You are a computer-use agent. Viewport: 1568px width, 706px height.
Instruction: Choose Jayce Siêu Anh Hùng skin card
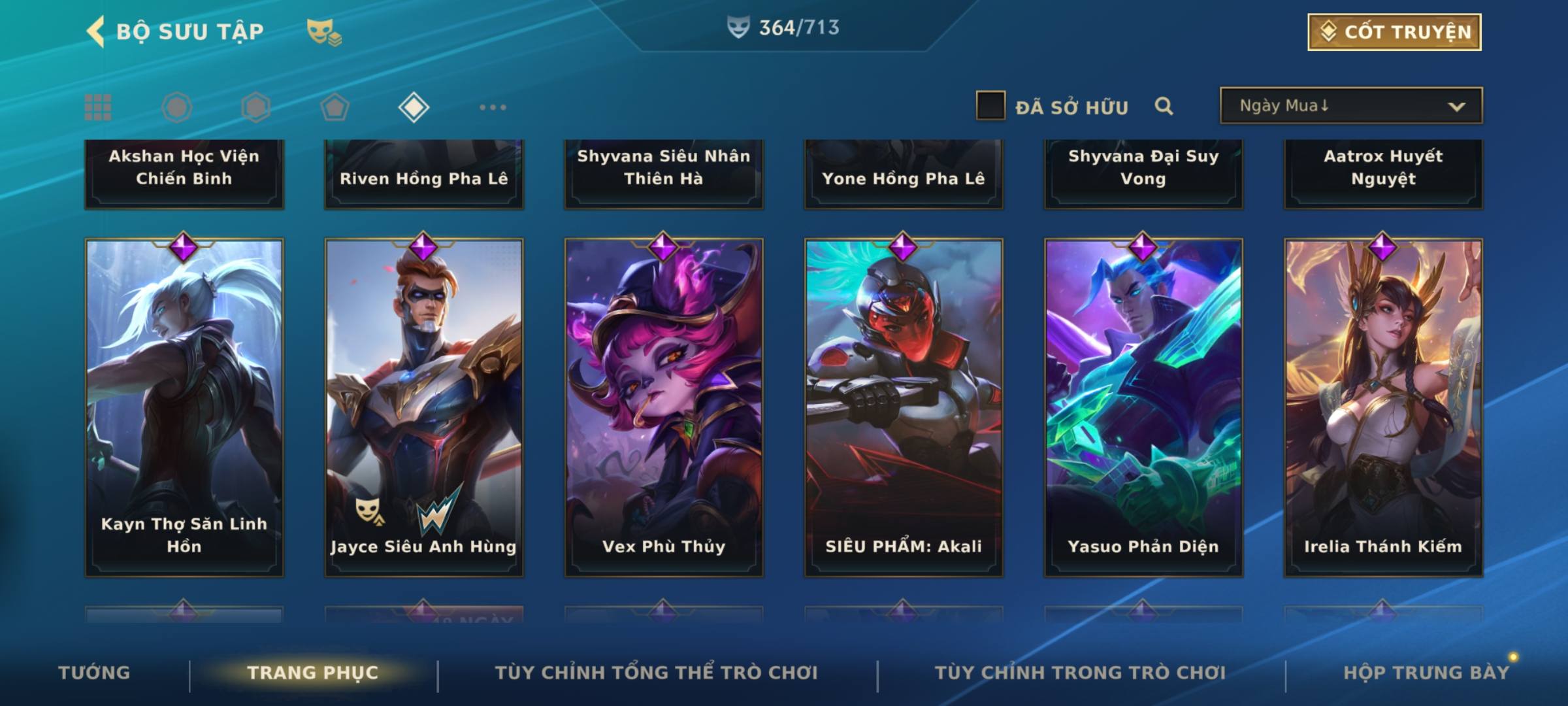click(424, 407)
